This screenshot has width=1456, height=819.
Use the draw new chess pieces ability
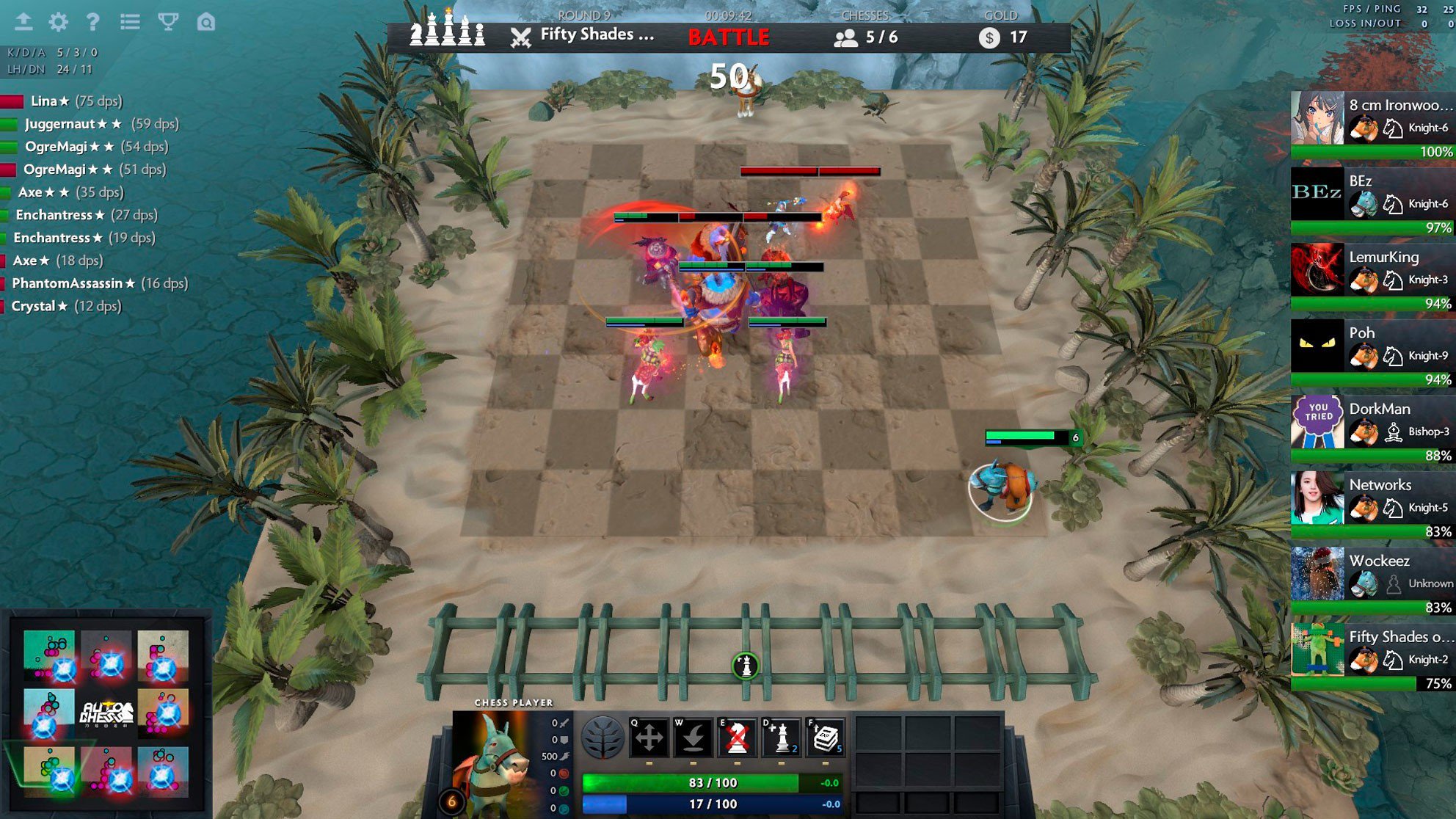[781, 738]
